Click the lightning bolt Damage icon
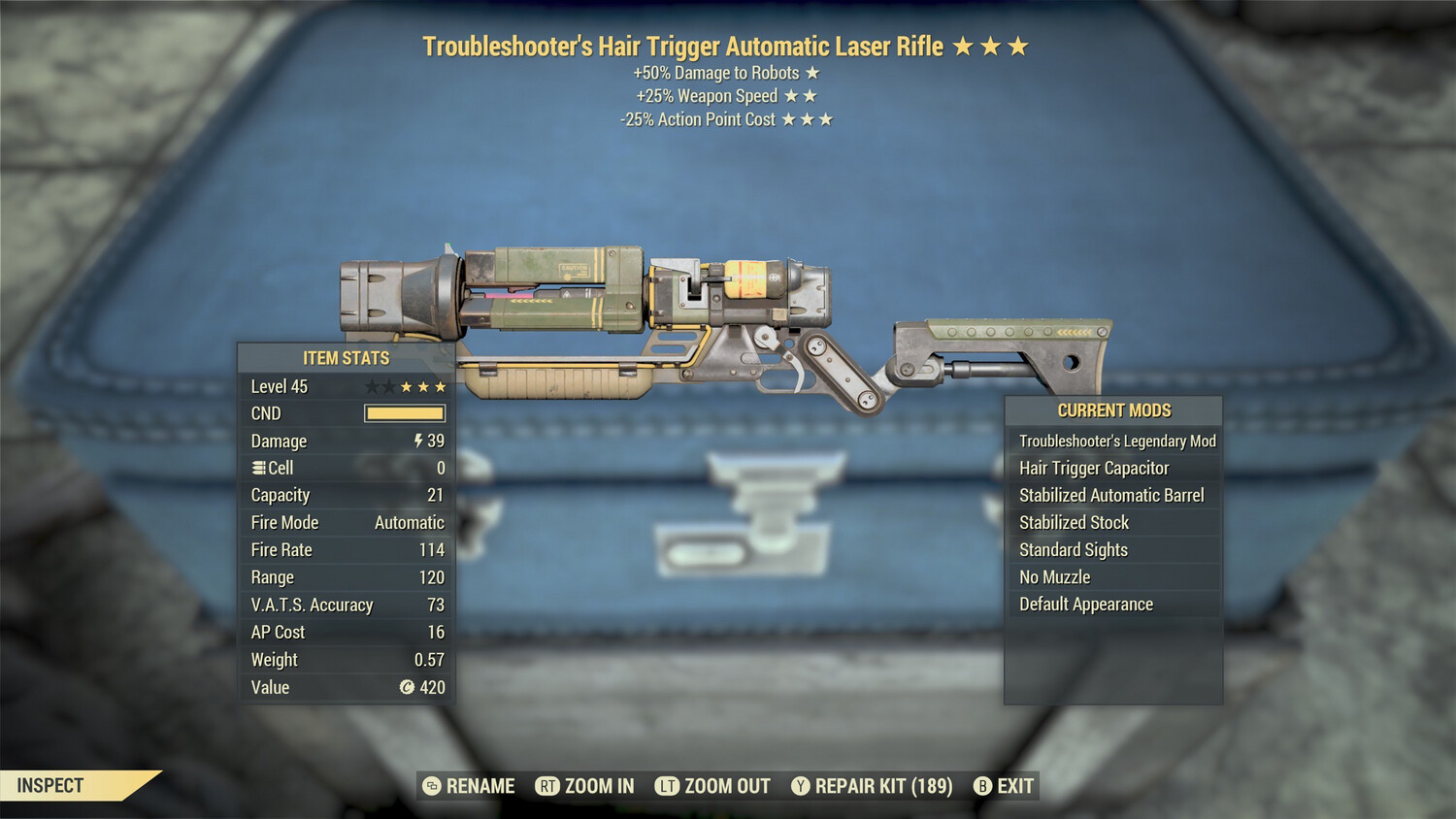The height and width of the screenshot is (819, 1456). pyautogui.click(x=417, y=441)
